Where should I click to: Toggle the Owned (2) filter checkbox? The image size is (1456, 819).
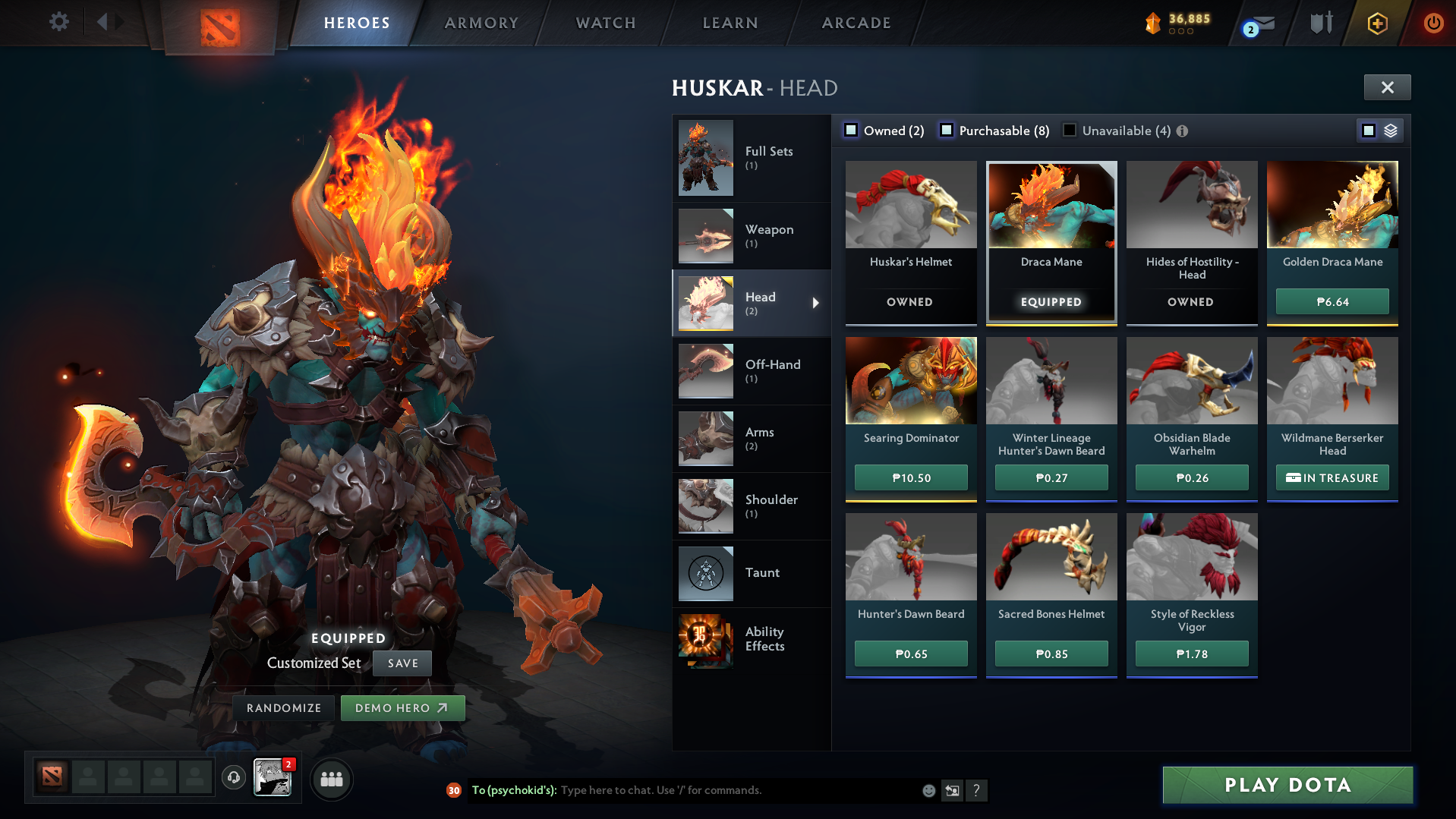pos(852,130)
